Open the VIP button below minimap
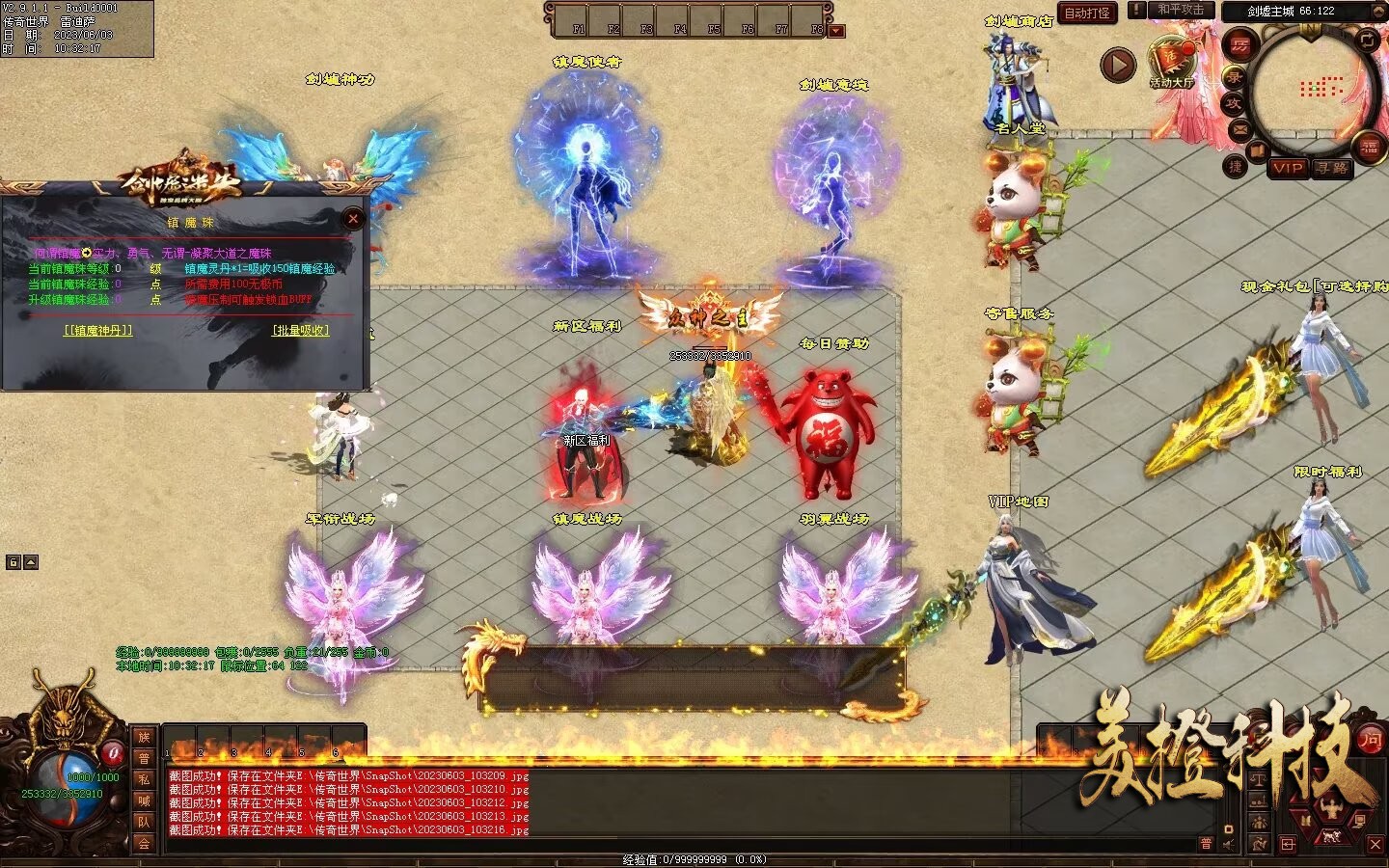The width and height of the screenshot is (1389, 868). (x=1288, y=168)
